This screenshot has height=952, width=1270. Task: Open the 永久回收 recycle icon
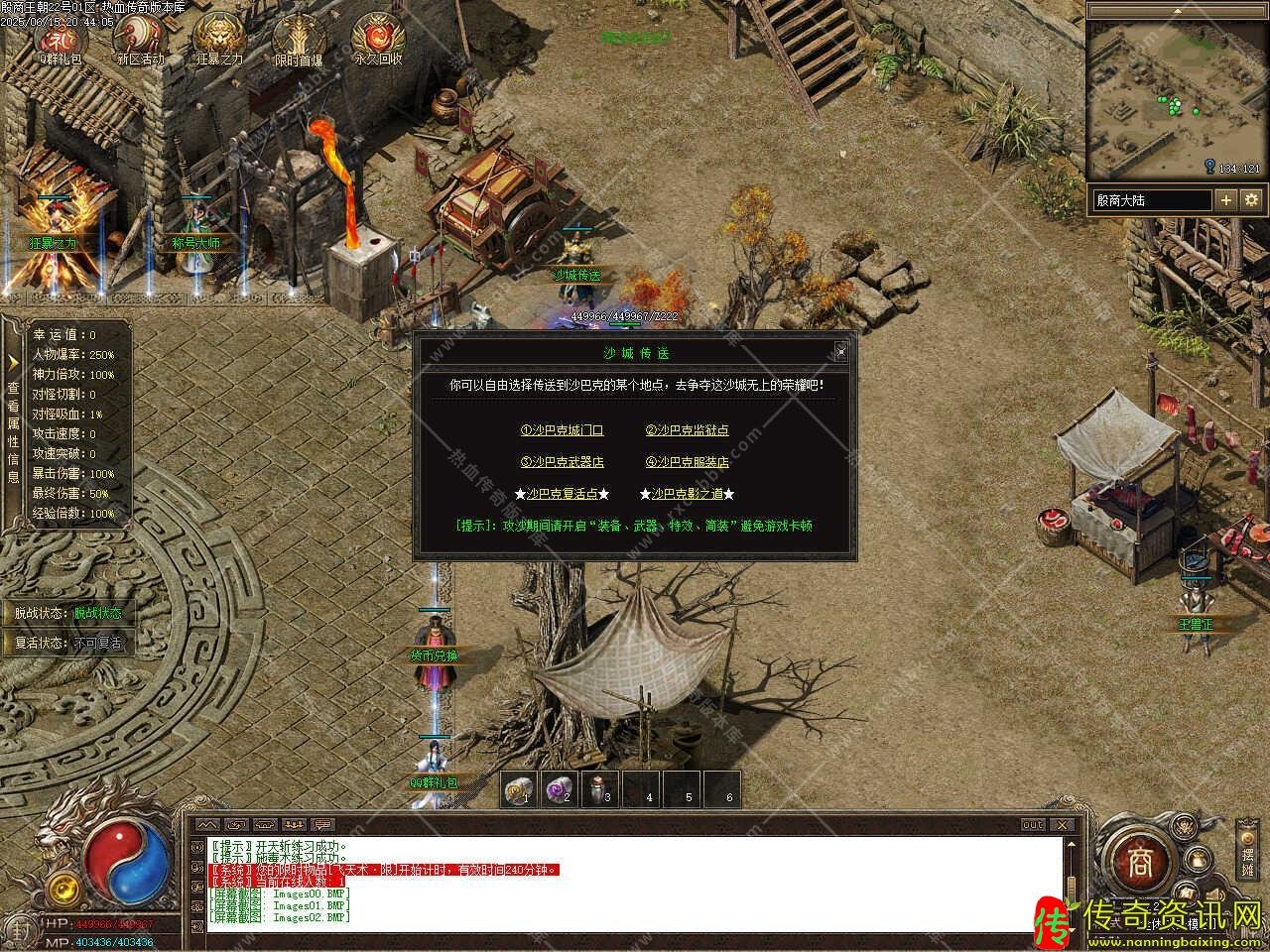pos(378,38)
